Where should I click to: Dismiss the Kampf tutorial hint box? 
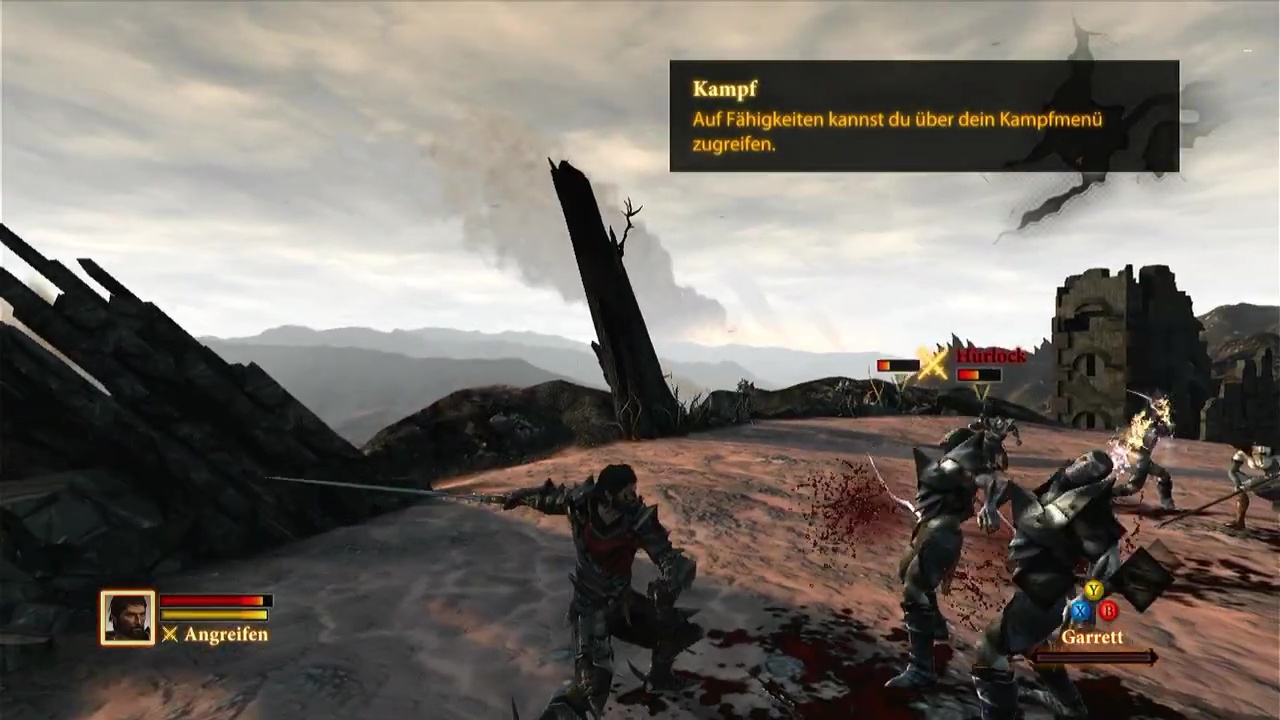(x=923, y=116)
